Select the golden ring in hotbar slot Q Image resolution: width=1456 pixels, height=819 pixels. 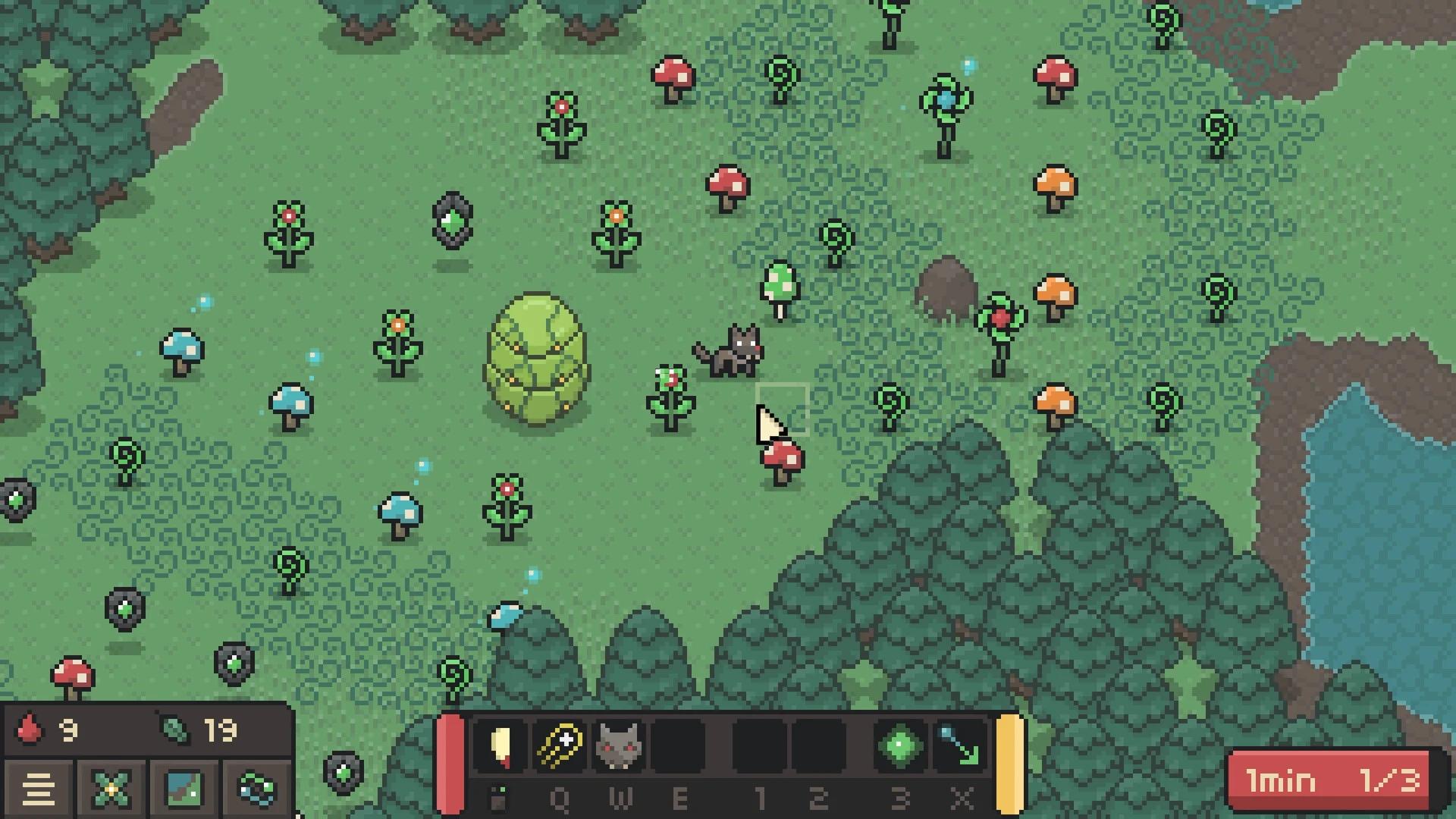[x=559, y=745]
